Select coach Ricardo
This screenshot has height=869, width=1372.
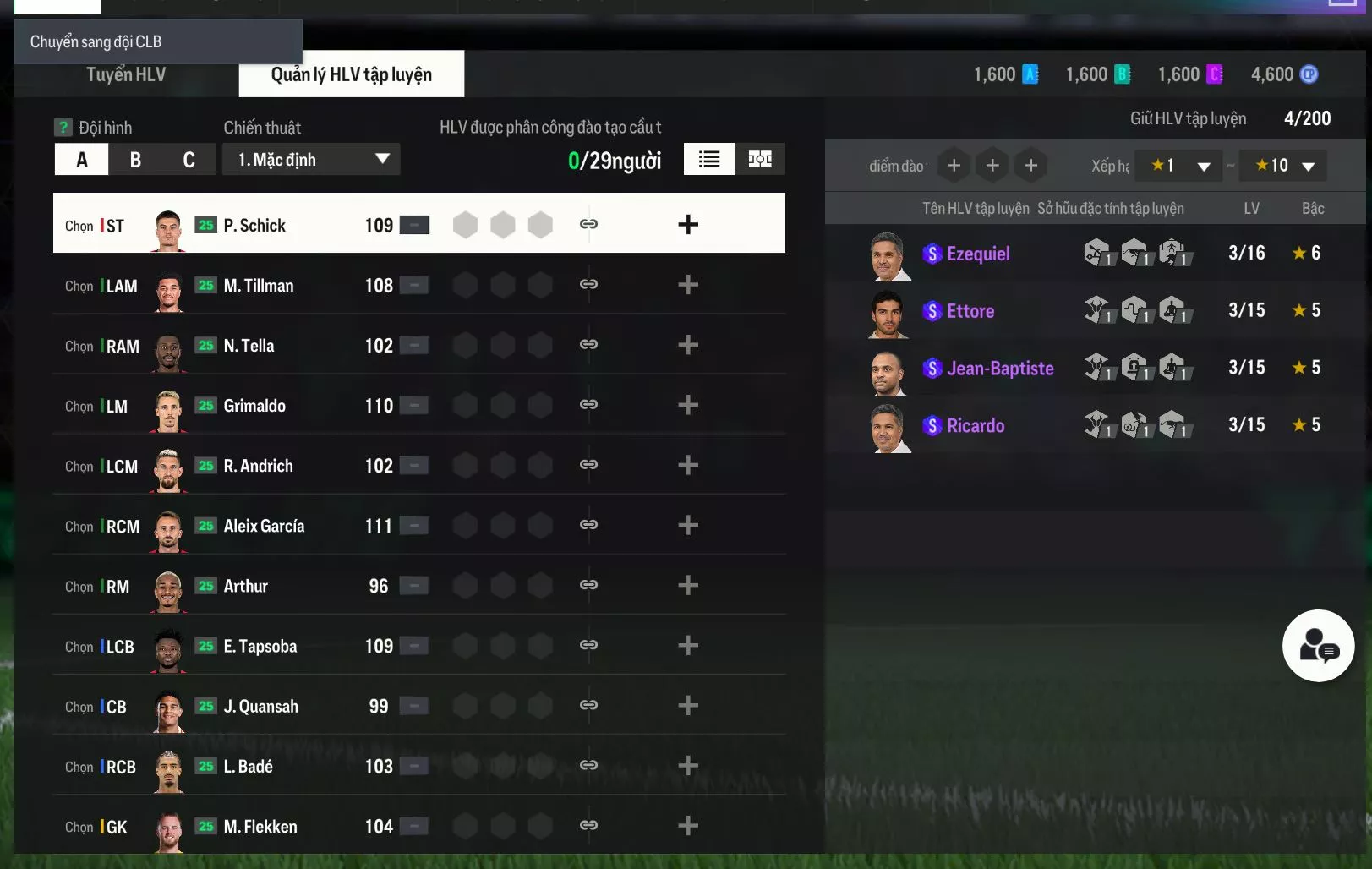coord(976,425)
